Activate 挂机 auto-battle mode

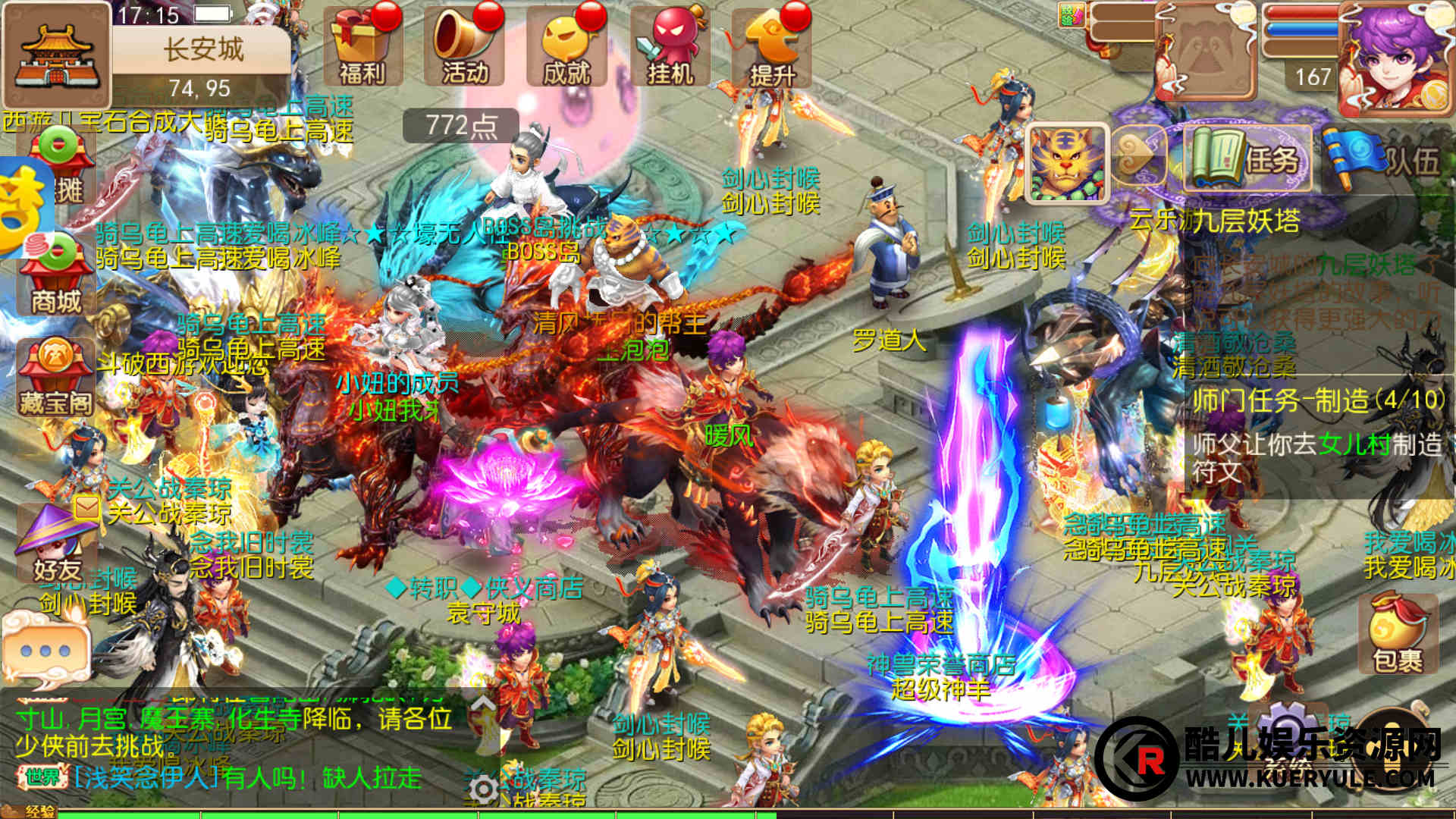point(669,47)
